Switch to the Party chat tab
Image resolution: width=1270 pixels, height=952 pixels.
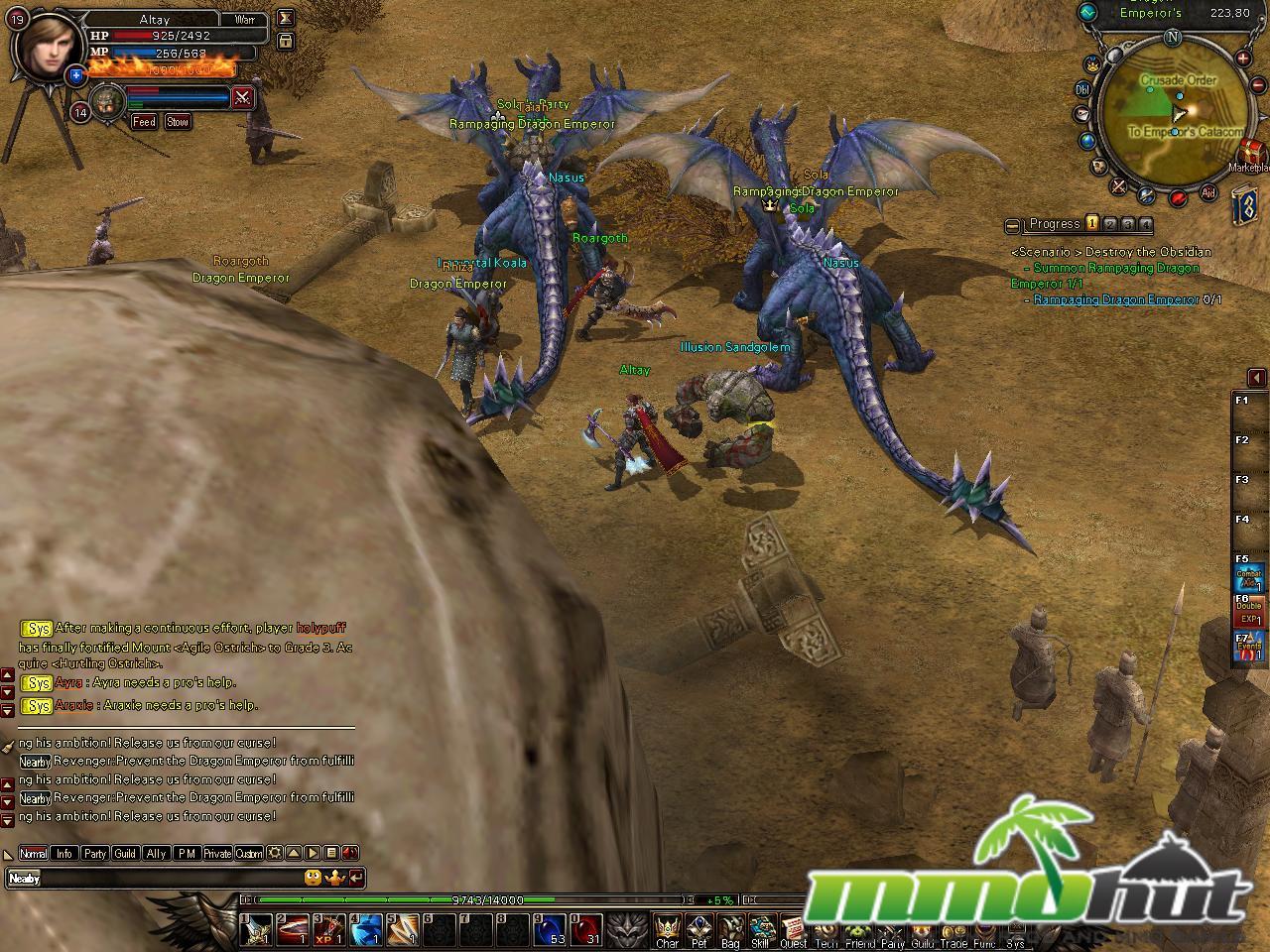(95, 853)
